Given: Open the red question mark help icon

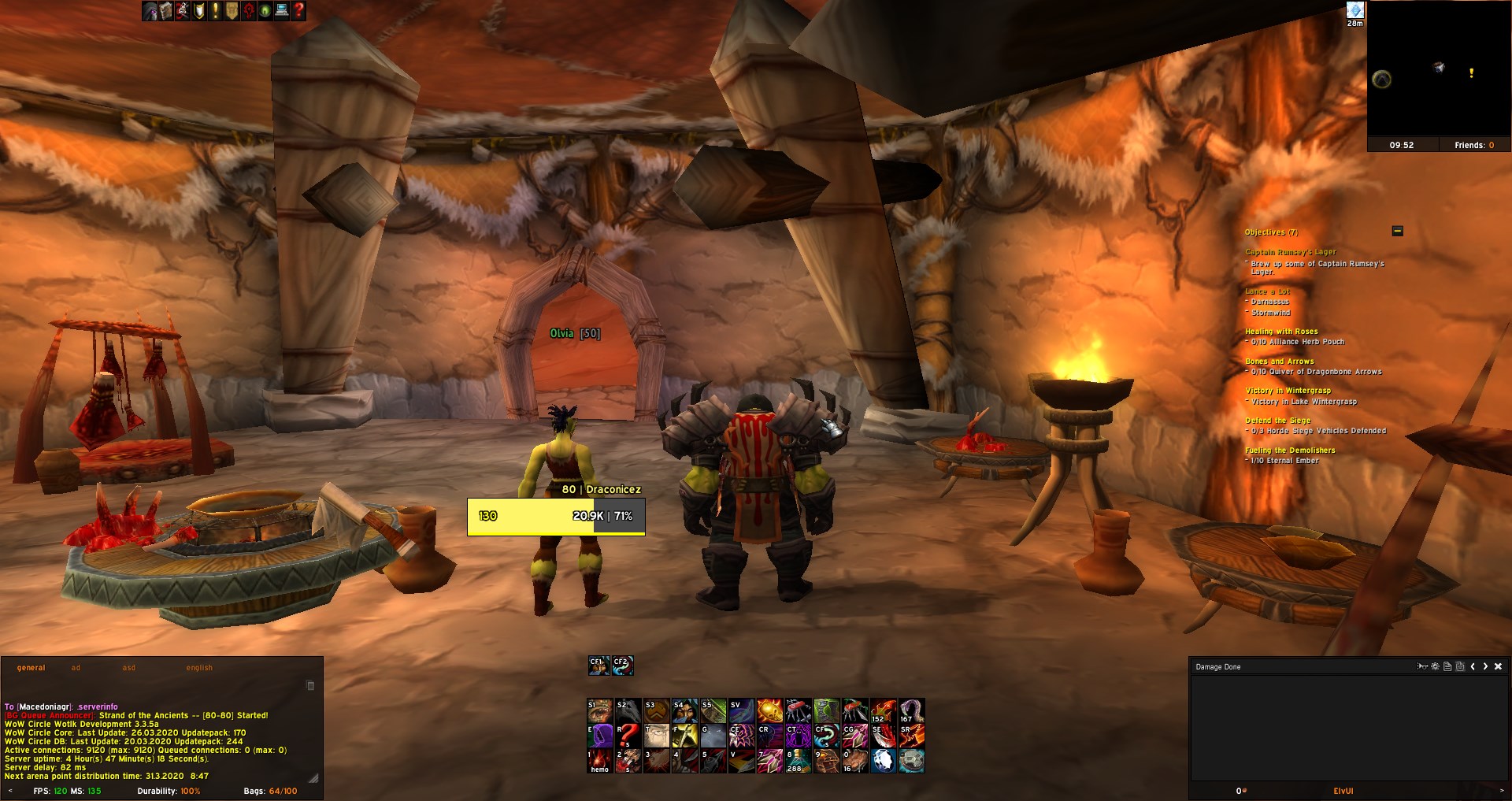Looking at the screenshot, I should tap(298, 11).
